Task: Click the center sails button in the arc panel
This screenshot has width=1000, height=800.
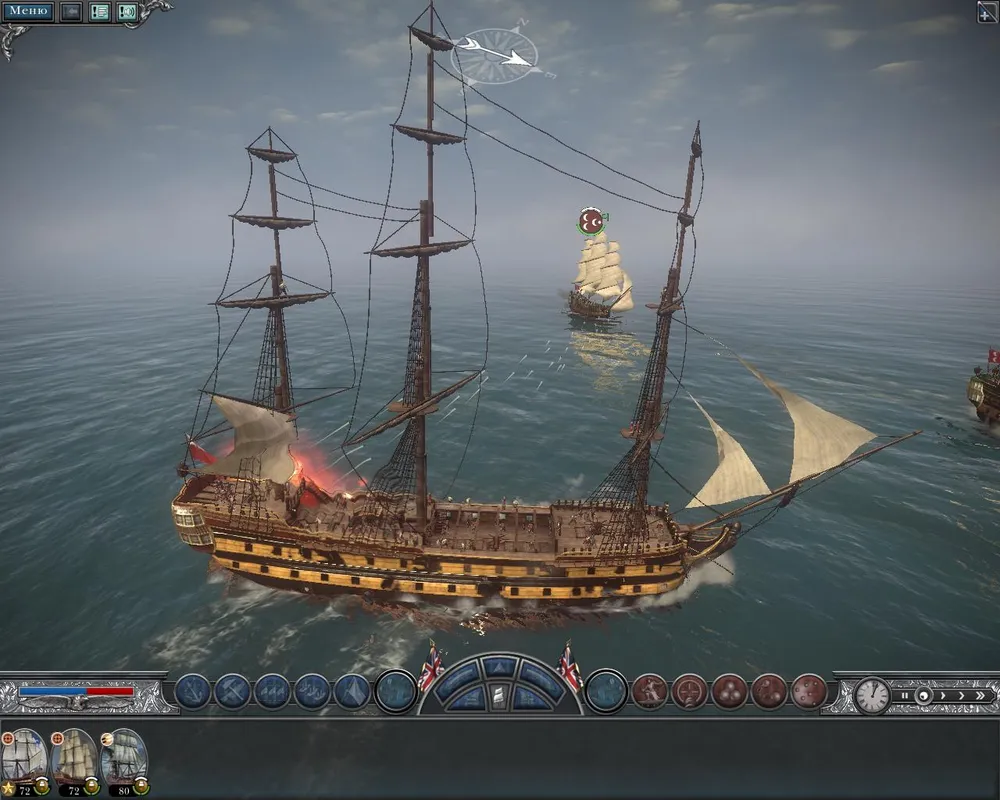Action: tap(499, 696)
